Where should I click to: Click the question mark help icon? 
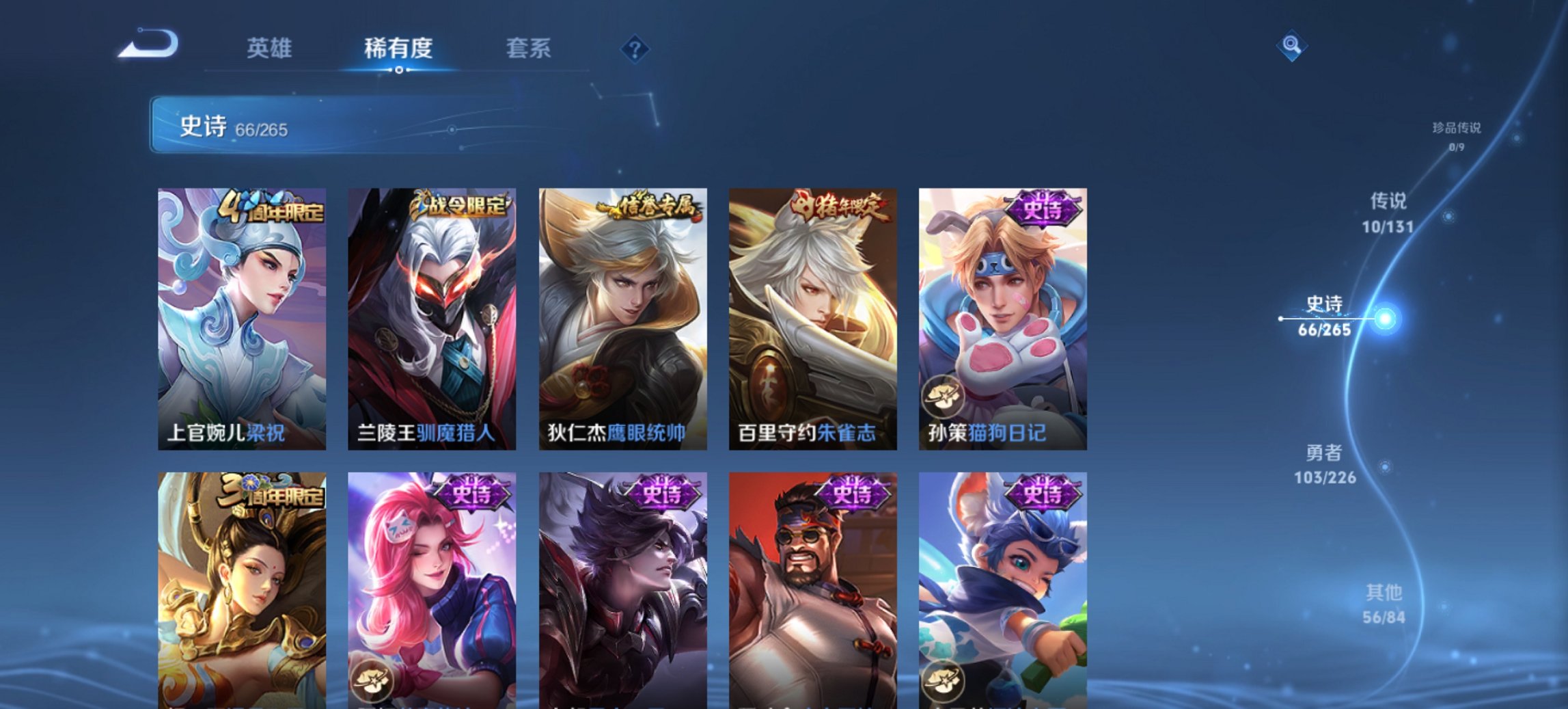[x=633, y=48]
